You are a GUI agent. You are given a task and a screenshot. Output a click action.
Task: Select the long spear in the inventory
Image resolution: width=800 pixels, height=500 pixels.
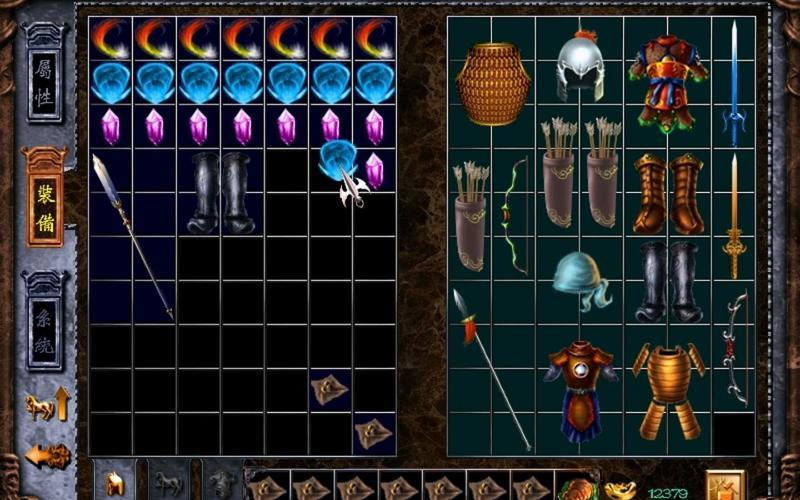coord(132,236)
